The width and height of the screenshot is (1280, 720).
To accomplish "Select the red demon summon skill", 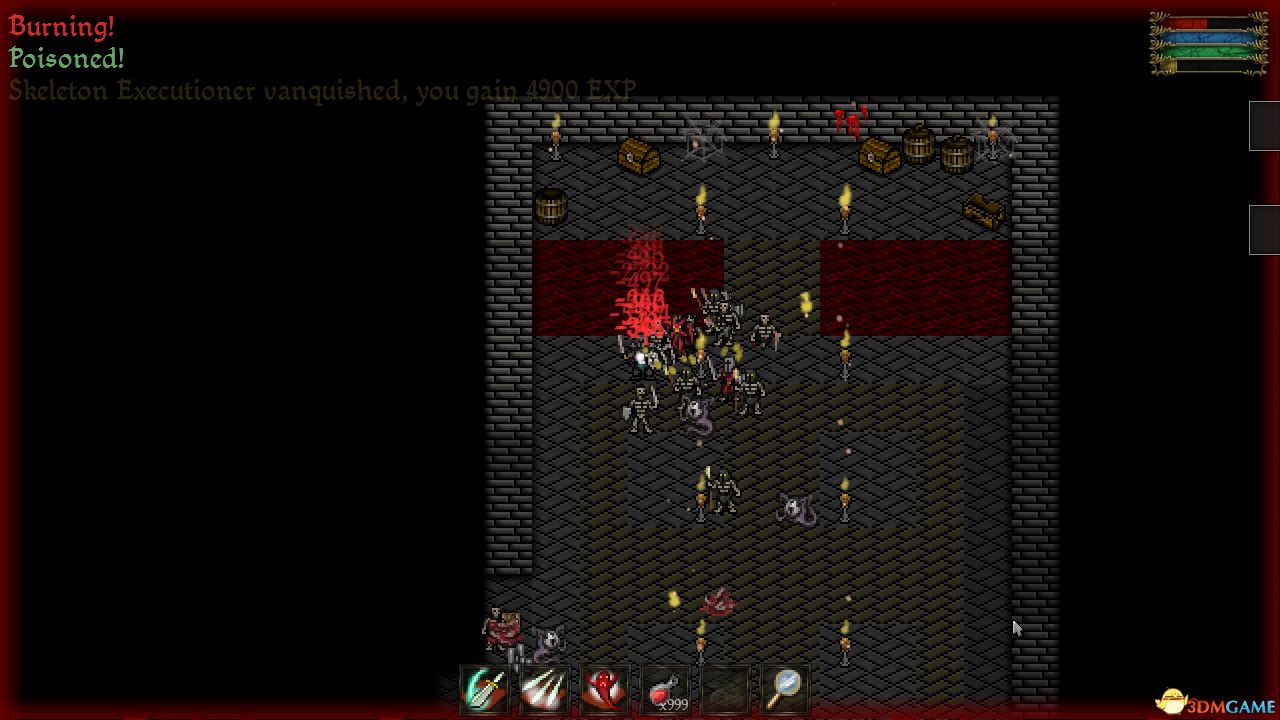I will click(603, 687).
